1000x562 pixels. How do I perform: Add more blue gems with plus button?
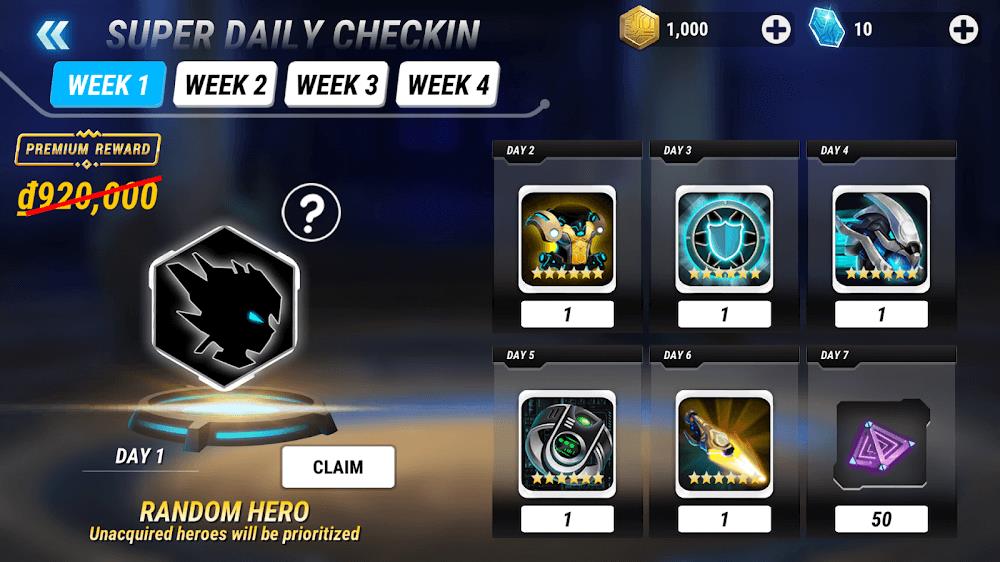pos(963,30)
